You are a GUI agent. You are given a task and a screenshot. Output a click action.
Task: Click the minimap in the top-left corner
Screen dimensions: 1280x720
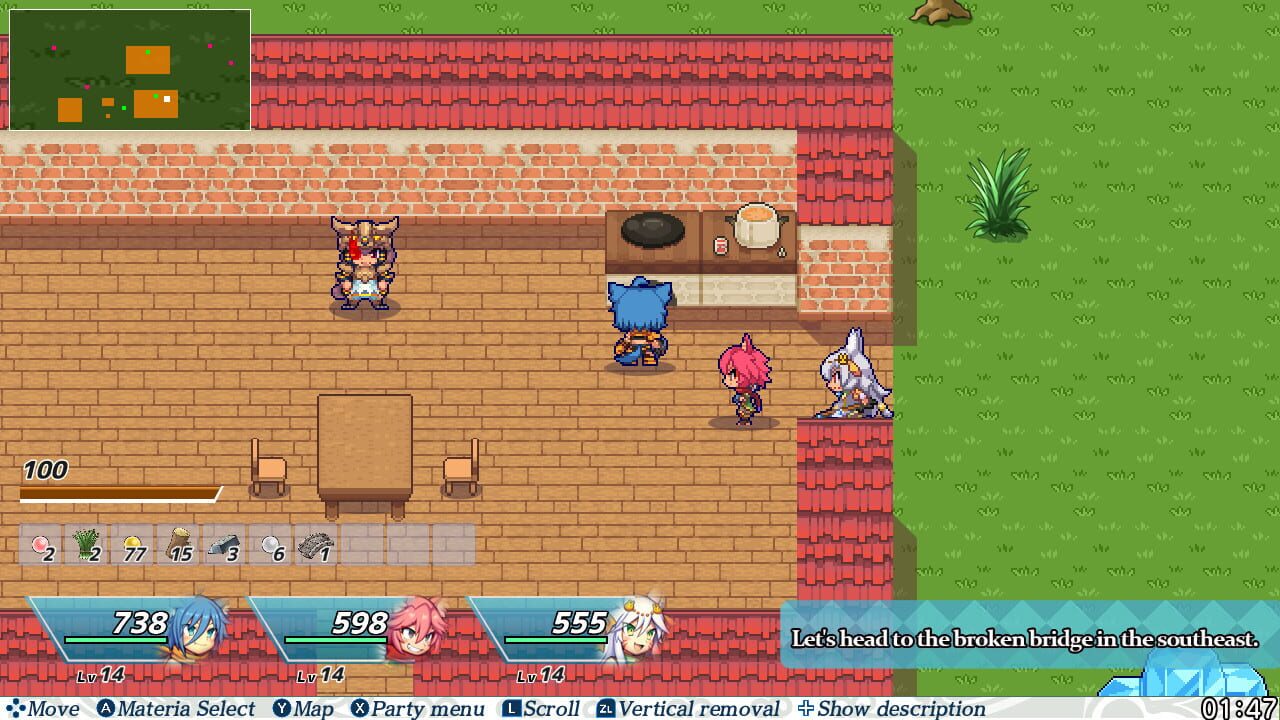coord(130,67)
